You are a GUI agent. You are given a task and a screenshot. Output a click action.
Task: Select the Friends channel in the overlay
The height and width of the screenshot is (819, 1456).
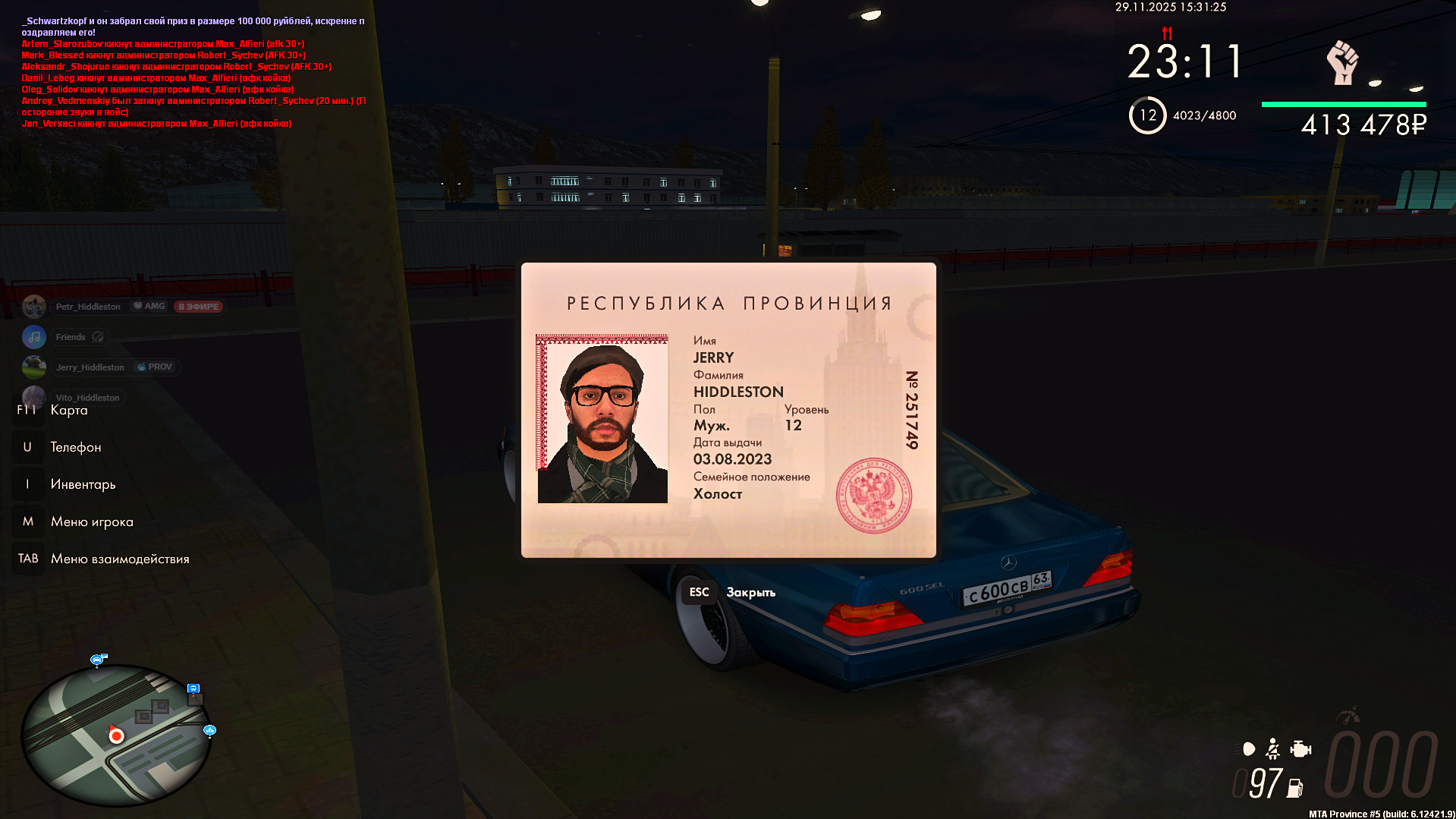point(70,337)
